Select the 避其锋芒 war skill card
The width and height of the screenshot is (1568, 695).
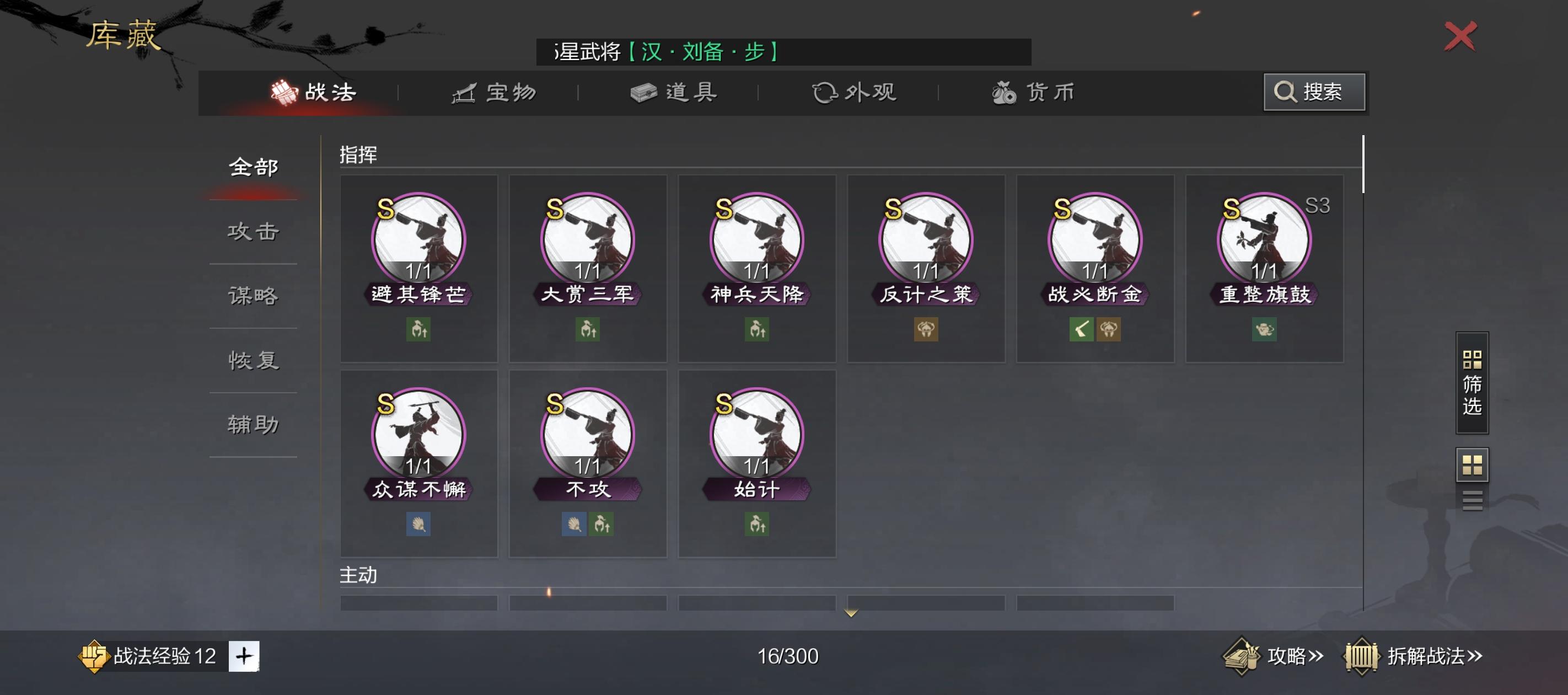tap(419, 262)
